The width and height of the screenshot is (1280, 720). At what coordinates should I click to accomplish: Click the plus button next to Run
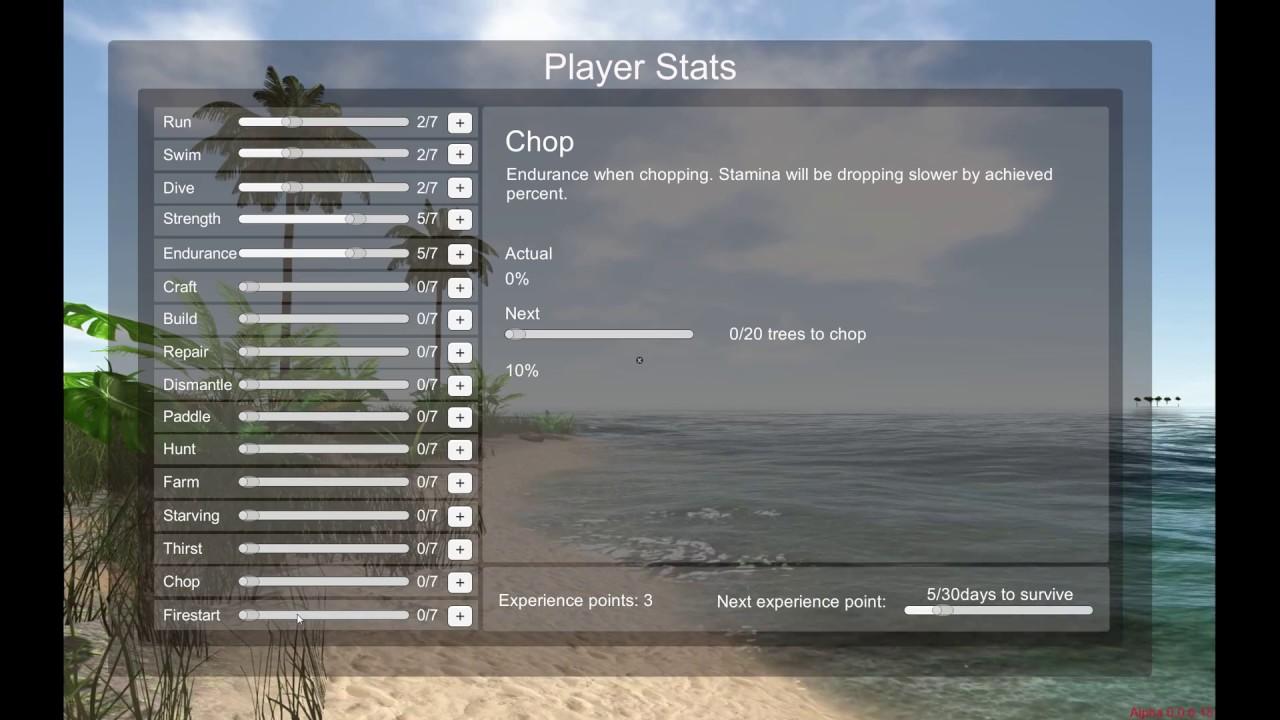coord(459,122)
